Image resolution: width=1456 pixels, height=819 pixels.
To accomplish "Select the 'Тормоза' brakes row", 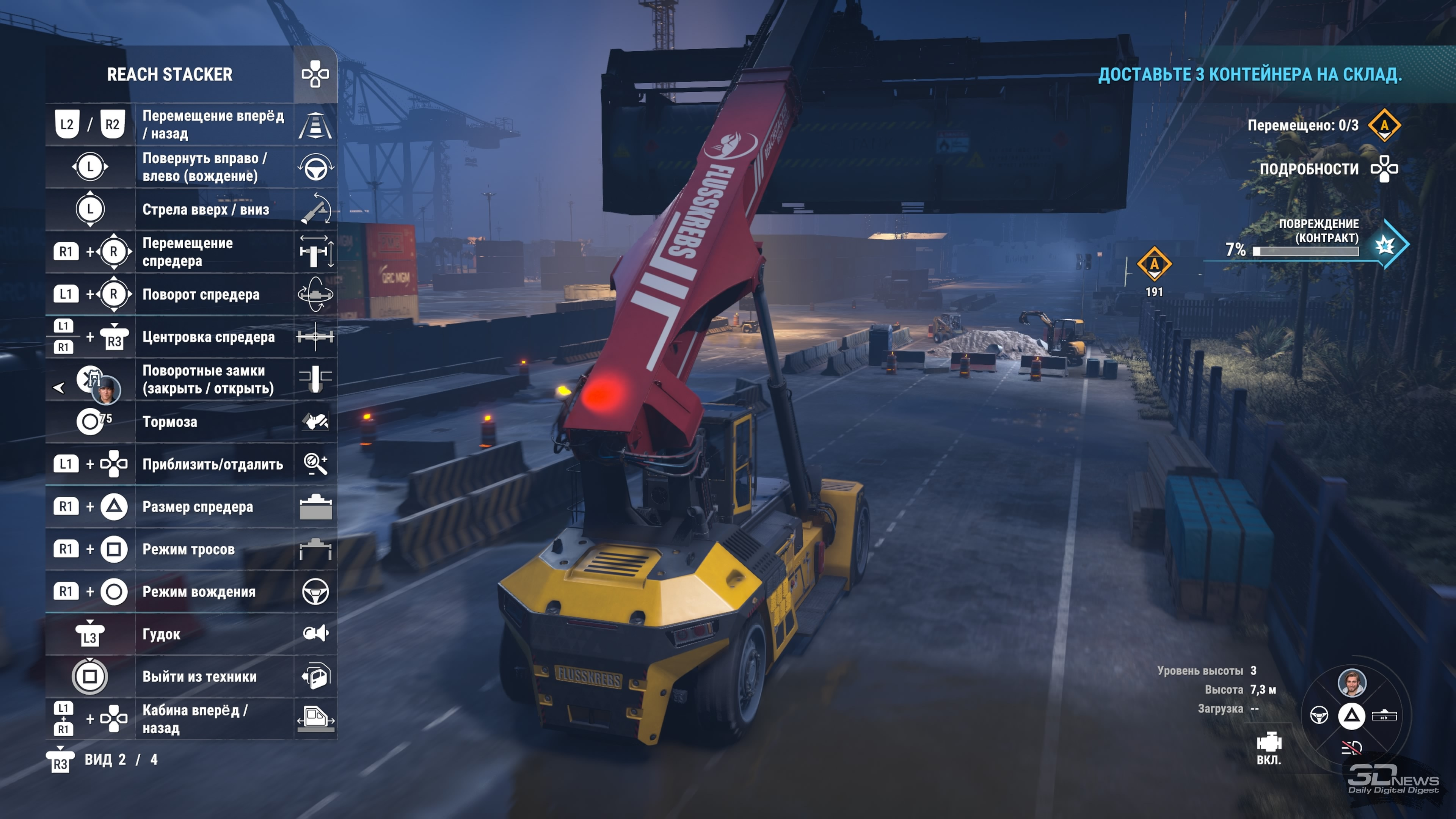I will [x=191, y=422].
